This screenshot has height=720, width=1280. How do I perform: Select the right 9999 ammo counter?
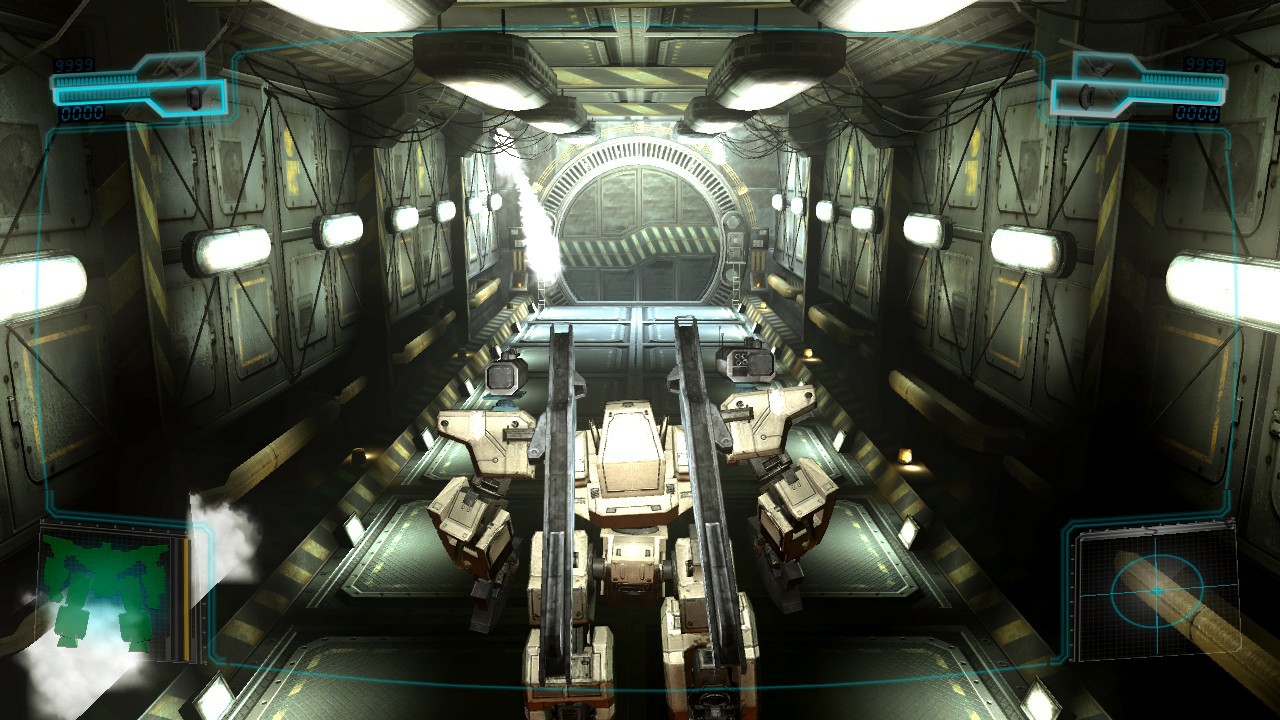1203,67
